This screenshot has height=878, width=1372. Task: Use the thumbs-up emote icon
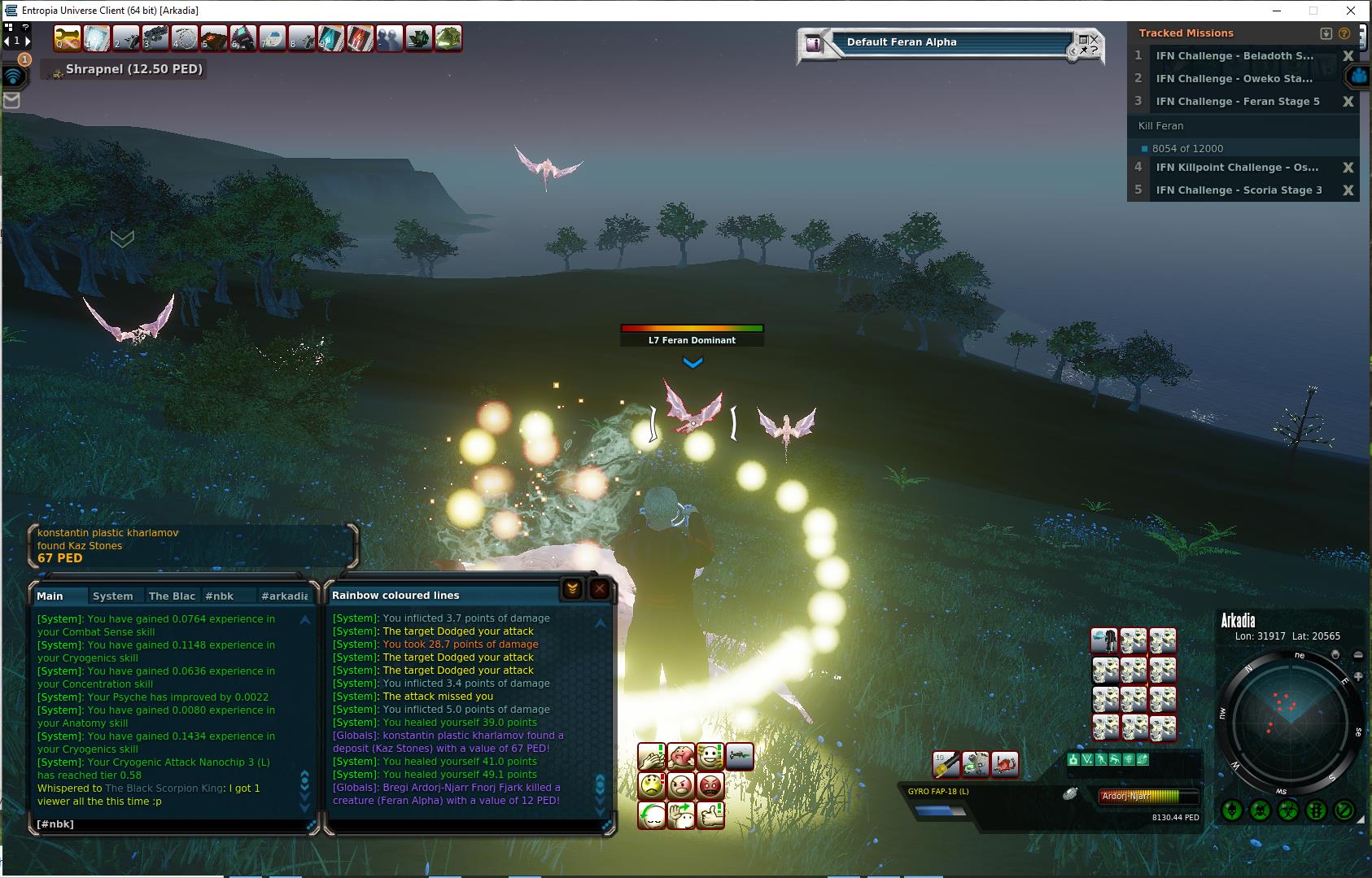tap(710, 815)
